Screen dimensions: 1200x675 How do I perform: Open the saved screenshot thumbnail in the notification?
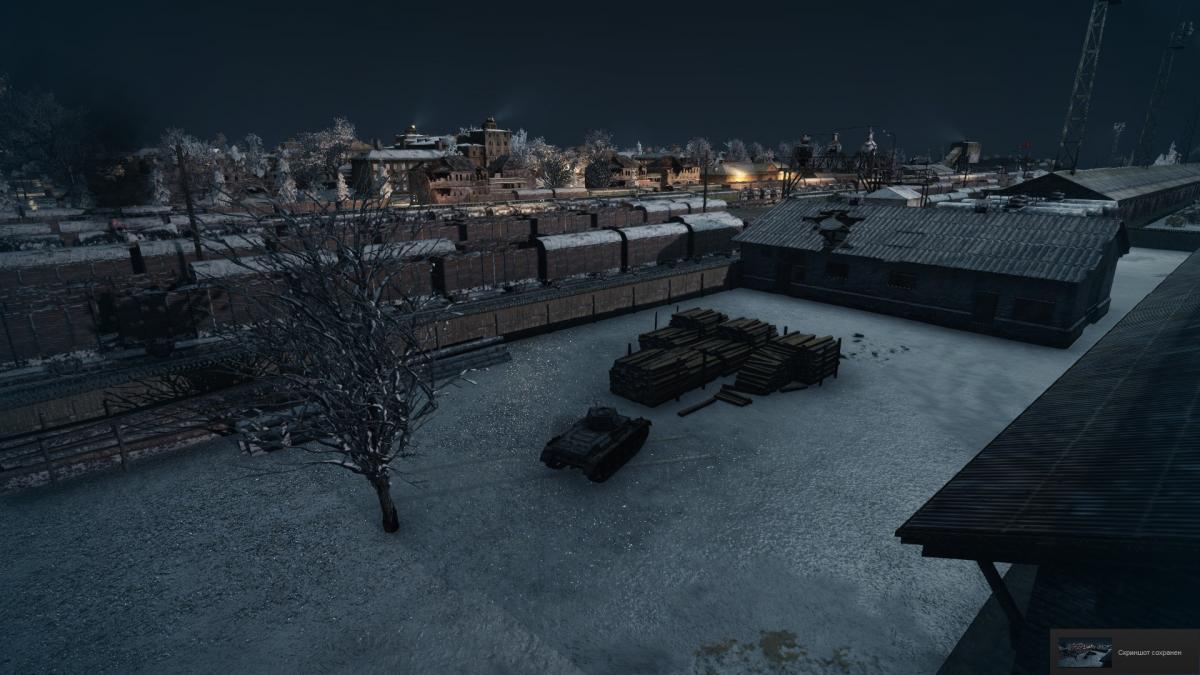[1084, 652]
